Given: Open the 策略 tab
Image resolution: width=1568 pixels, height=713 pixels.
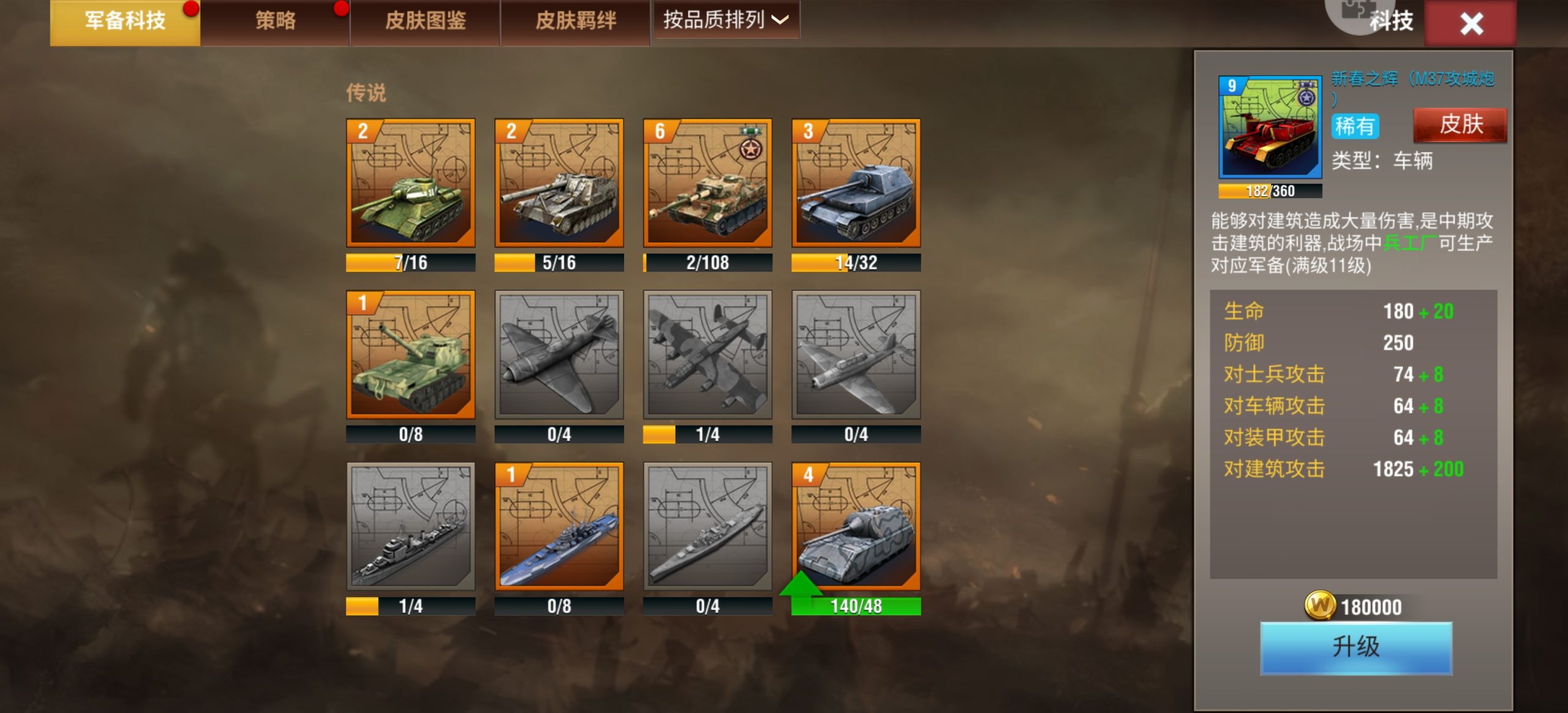Looking at the screenshot, I should tap(275, 21).
